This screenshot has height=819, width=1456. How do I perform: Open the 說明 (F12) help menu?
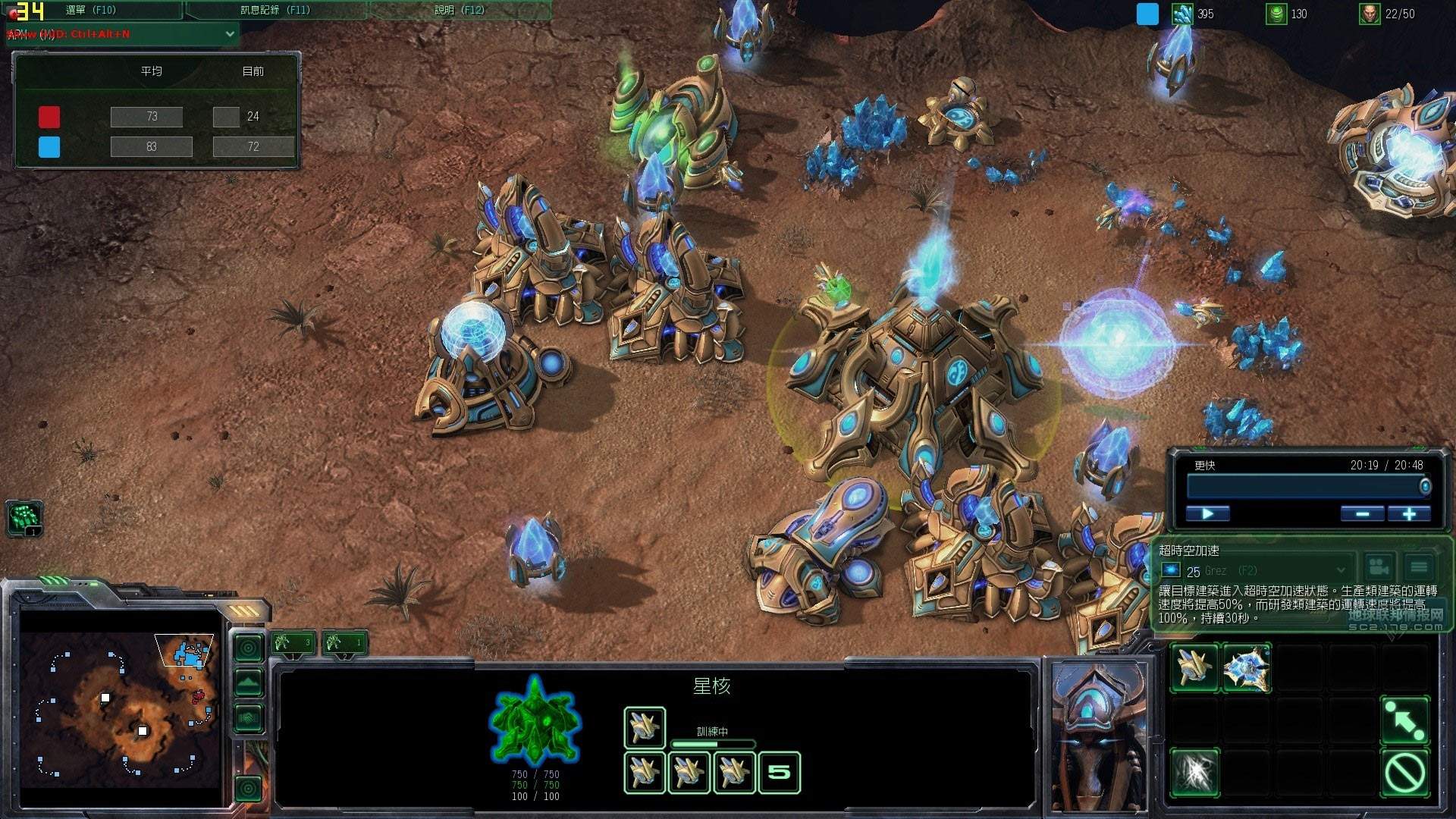[460, 10]
